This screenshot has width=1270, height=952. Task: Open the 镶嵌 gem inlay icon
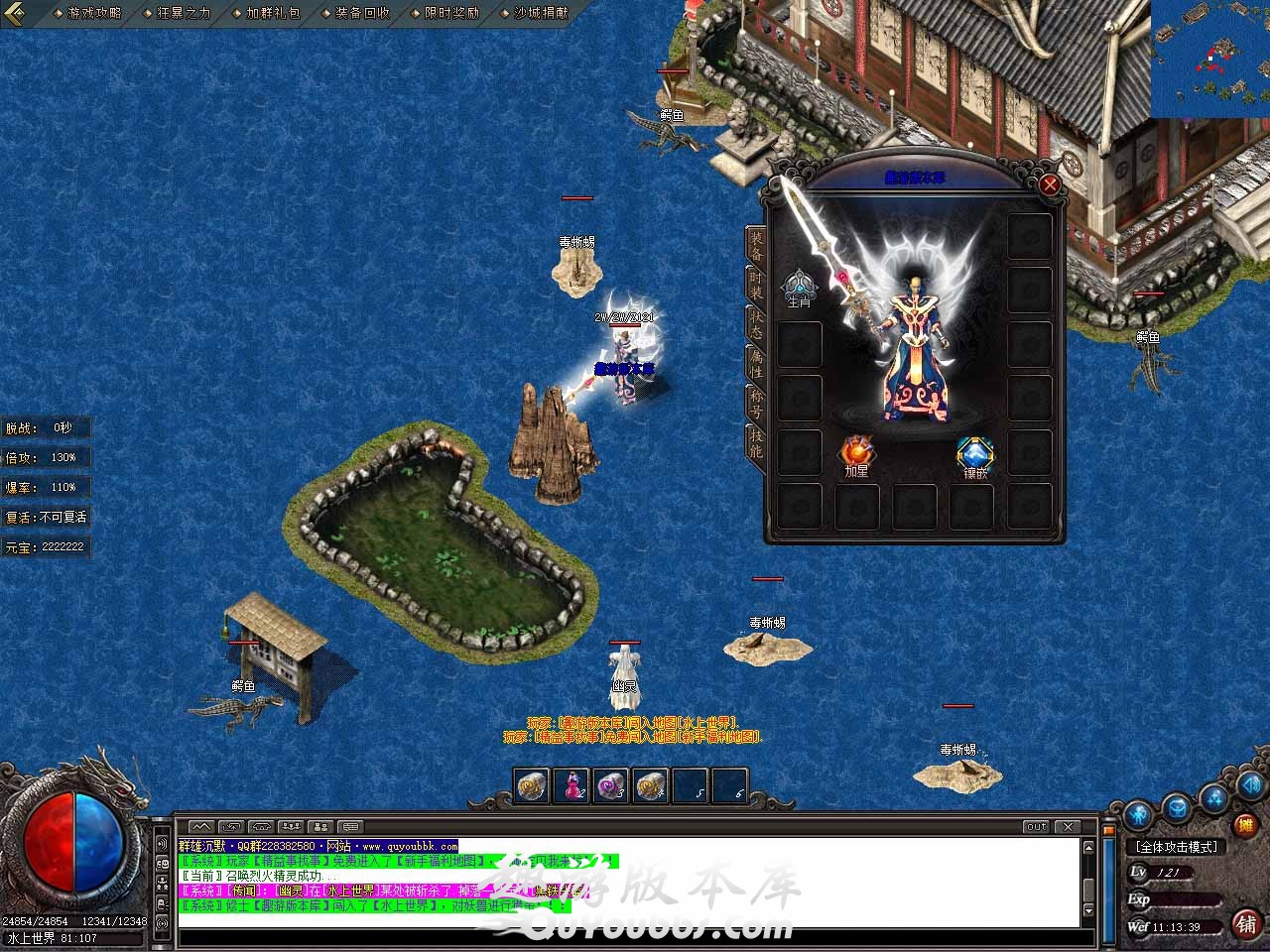(975, 455)
